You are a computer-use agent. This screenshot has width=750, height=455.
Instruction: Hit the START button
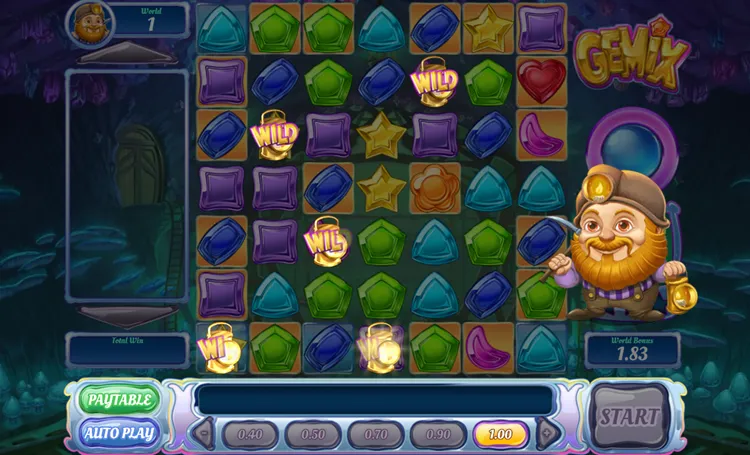(x=629, y=416)
